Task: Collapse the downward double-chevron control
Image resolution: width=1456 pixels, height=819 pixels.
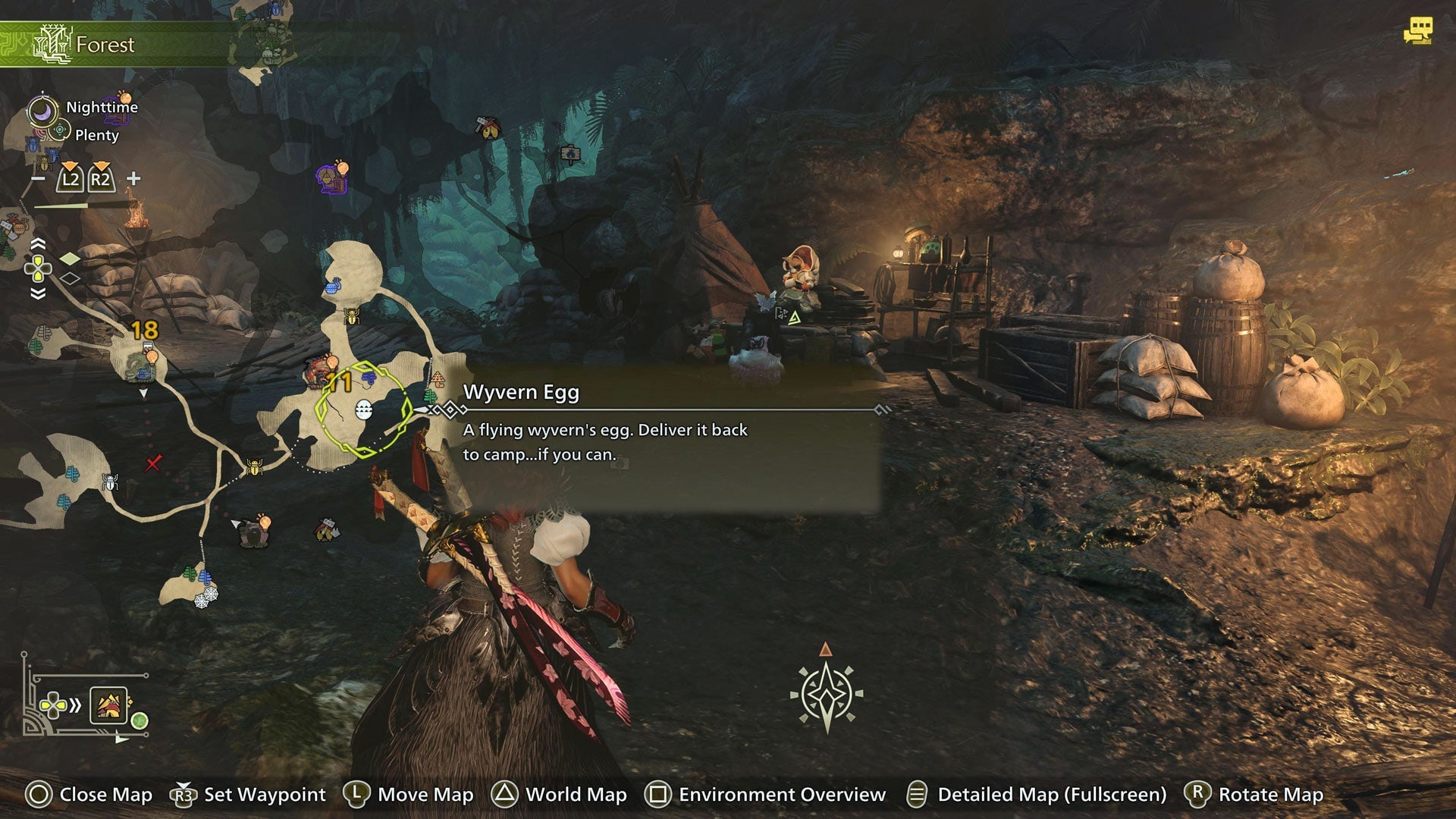Action: pos(38,293)
